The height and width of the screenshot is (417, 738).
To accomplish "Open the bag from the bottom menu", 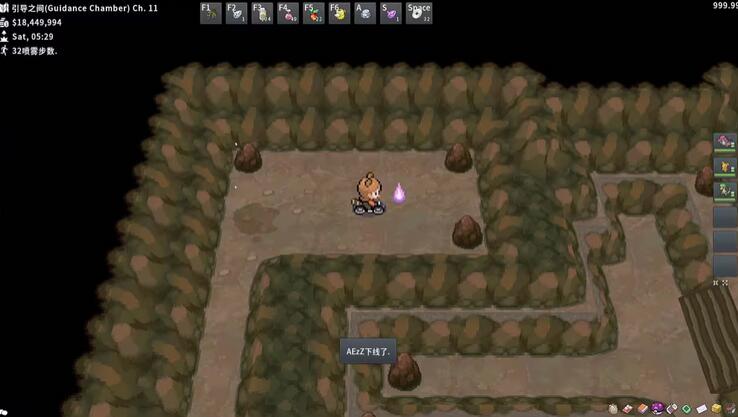I will point(614,409).
